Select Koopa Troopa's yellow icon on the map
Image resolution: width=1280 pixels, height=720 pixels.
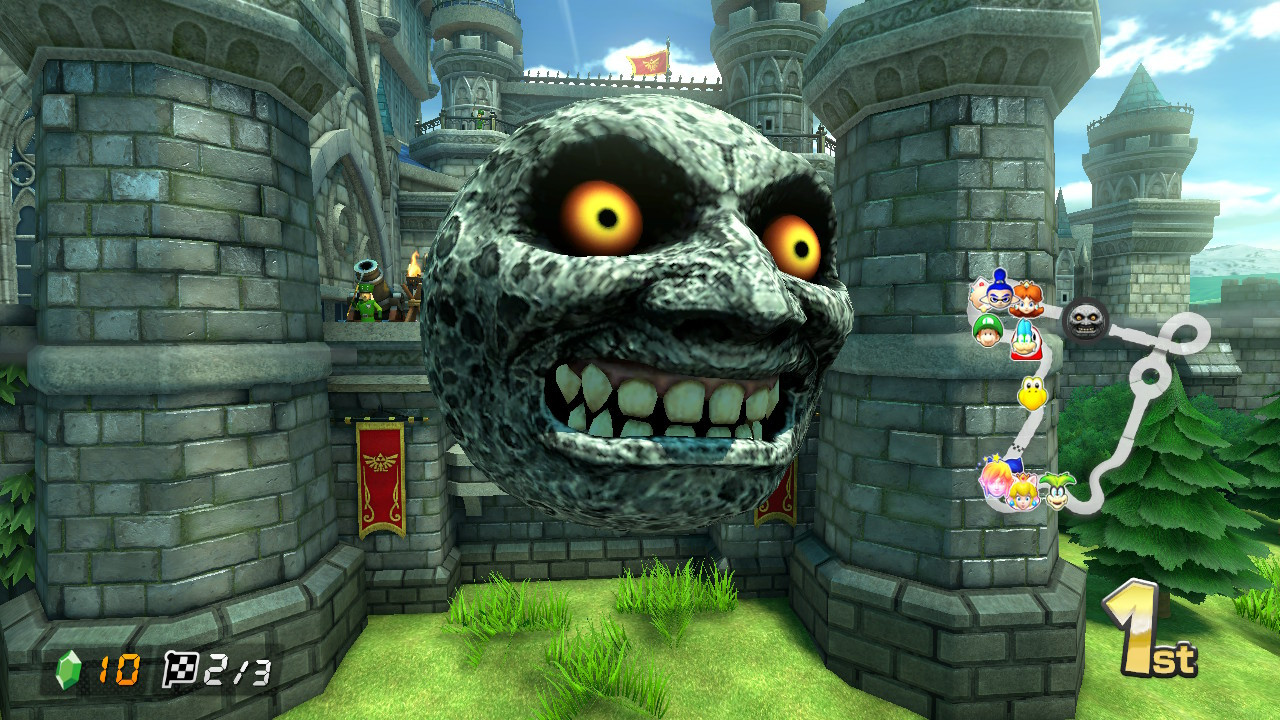click(1031, 392)
